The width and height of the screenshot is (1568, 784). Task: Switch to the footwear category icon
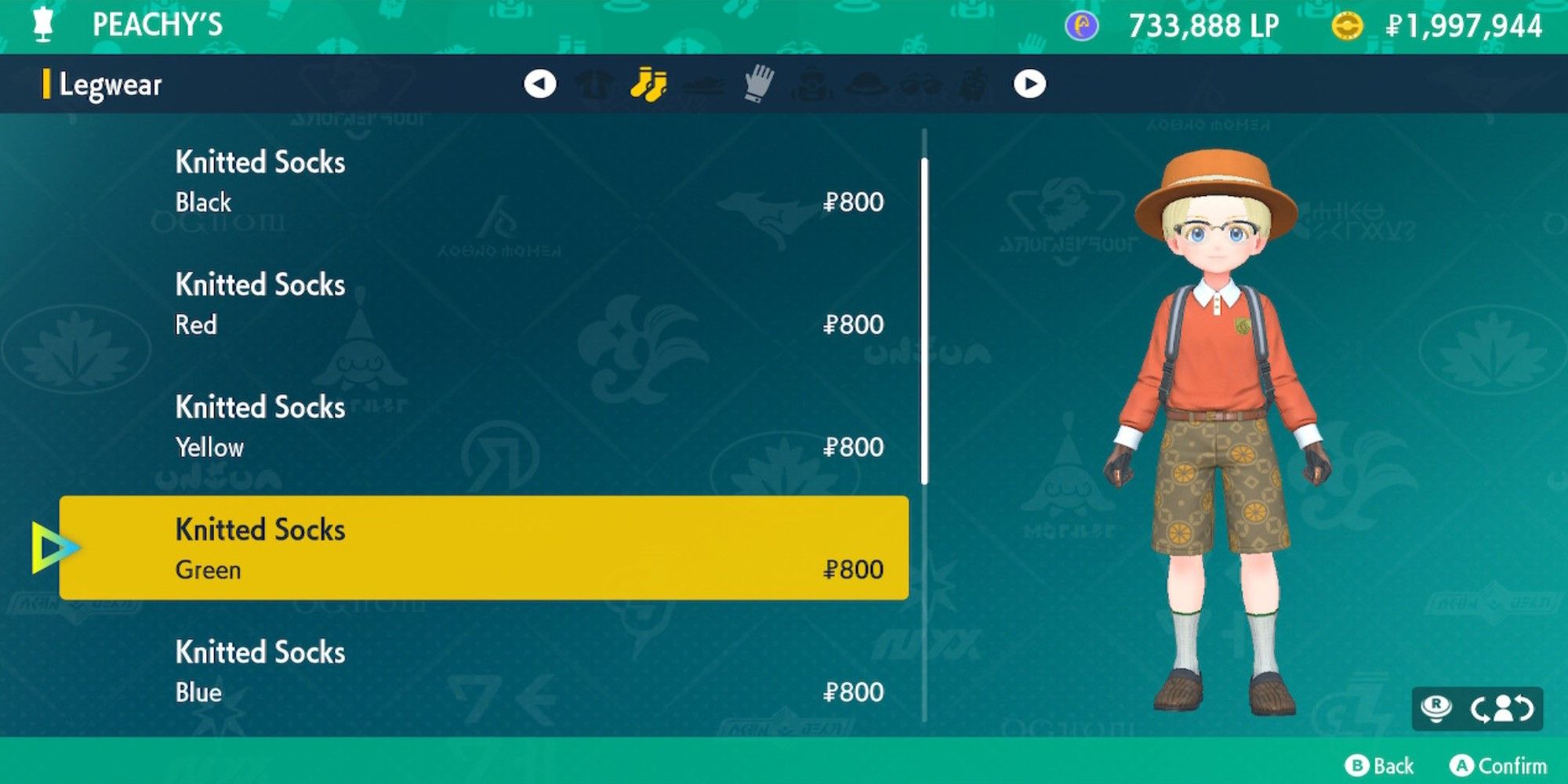click(x=704, y=85)
